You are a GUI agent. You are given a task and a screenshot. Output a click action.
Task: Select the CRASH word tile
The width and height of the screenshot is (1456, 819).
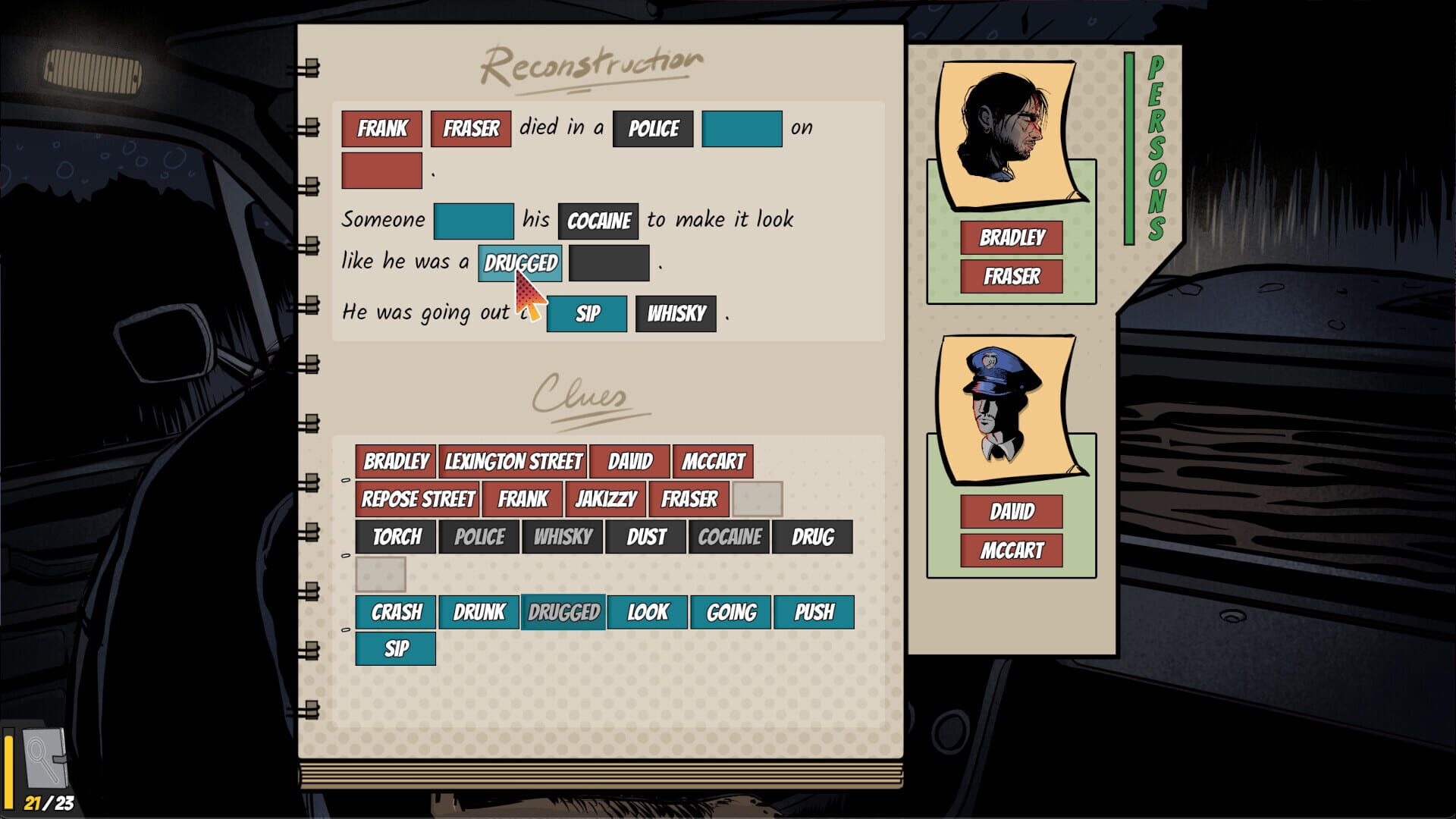tap(395, 611)
